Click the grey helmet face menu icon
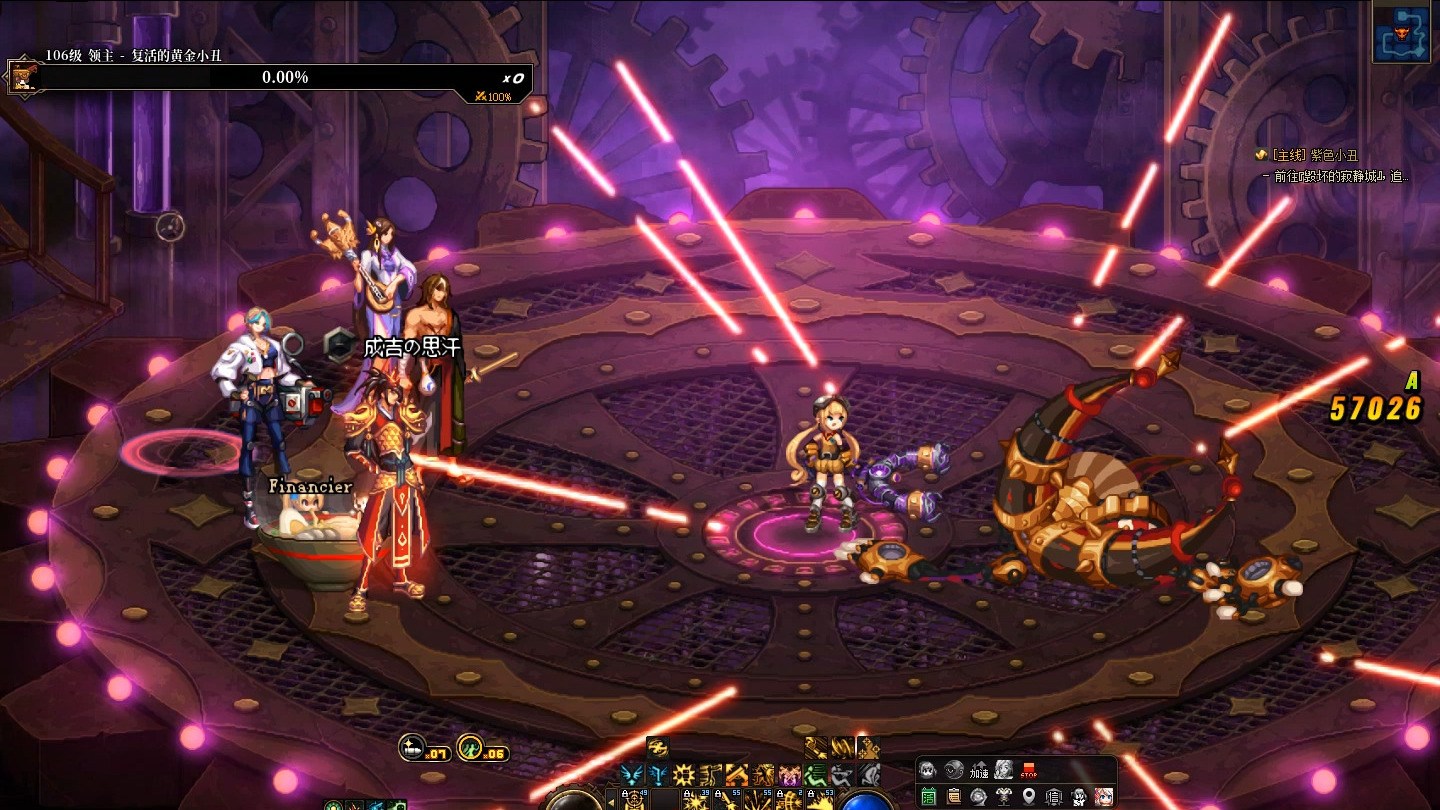The height and width of the screenshot is (810, 1440). (928, 771)
